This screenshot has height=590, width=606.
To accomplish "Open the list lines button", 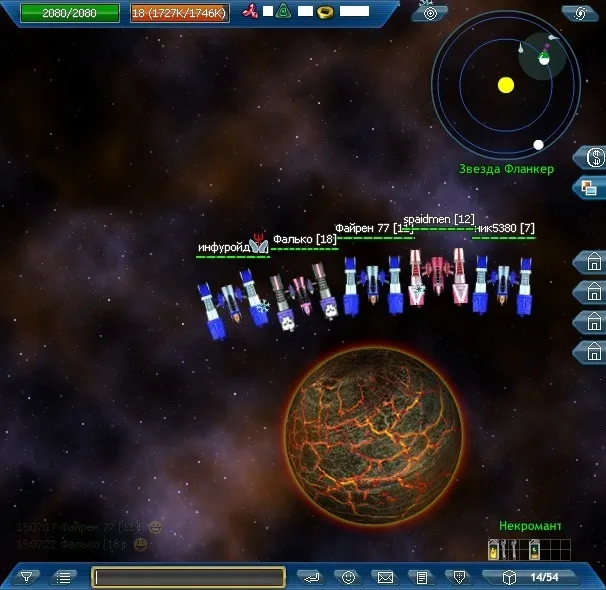I will [x=63, y=577].
